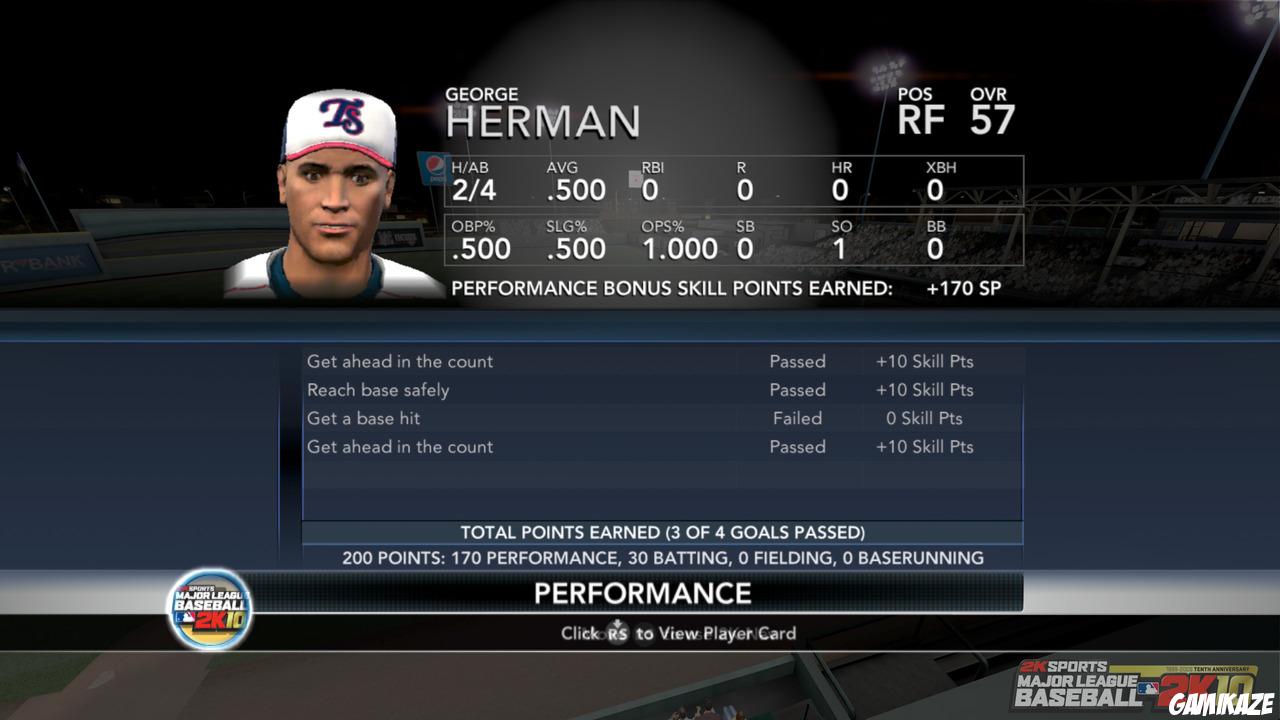Click the GAMIKAZE watermark
Image resolution: width=1280 pixels, height=720 pixels.
(x=1222, y=703)
